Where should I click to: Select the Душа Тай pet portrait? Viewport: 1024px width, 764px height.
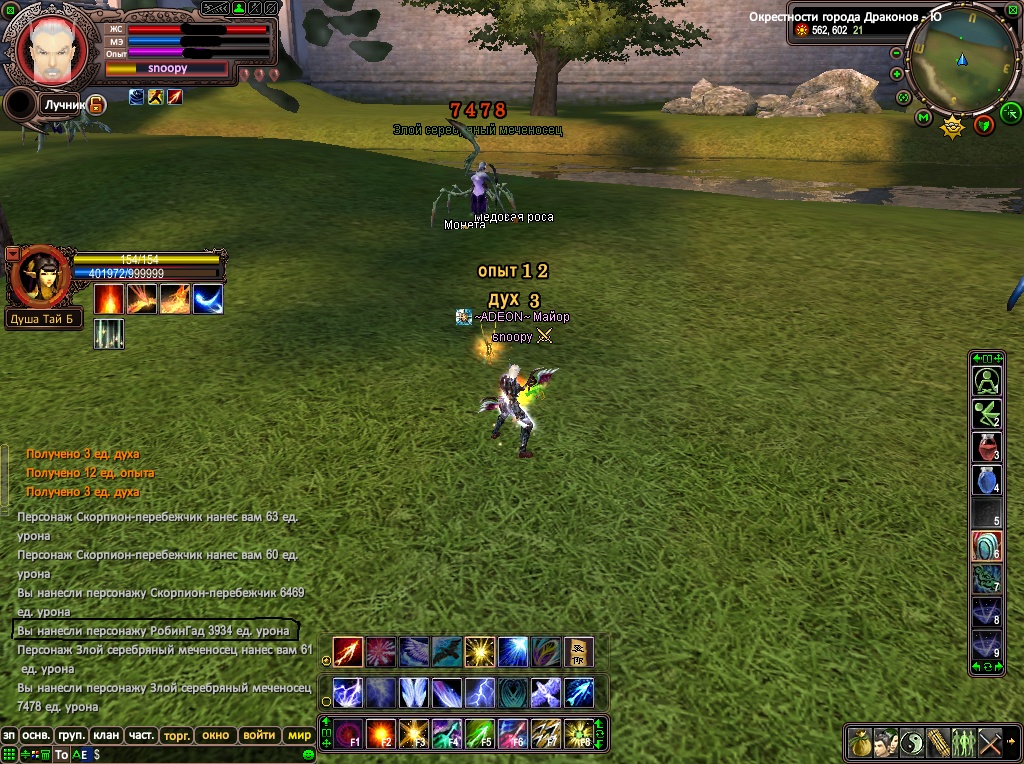pos(39,275)
